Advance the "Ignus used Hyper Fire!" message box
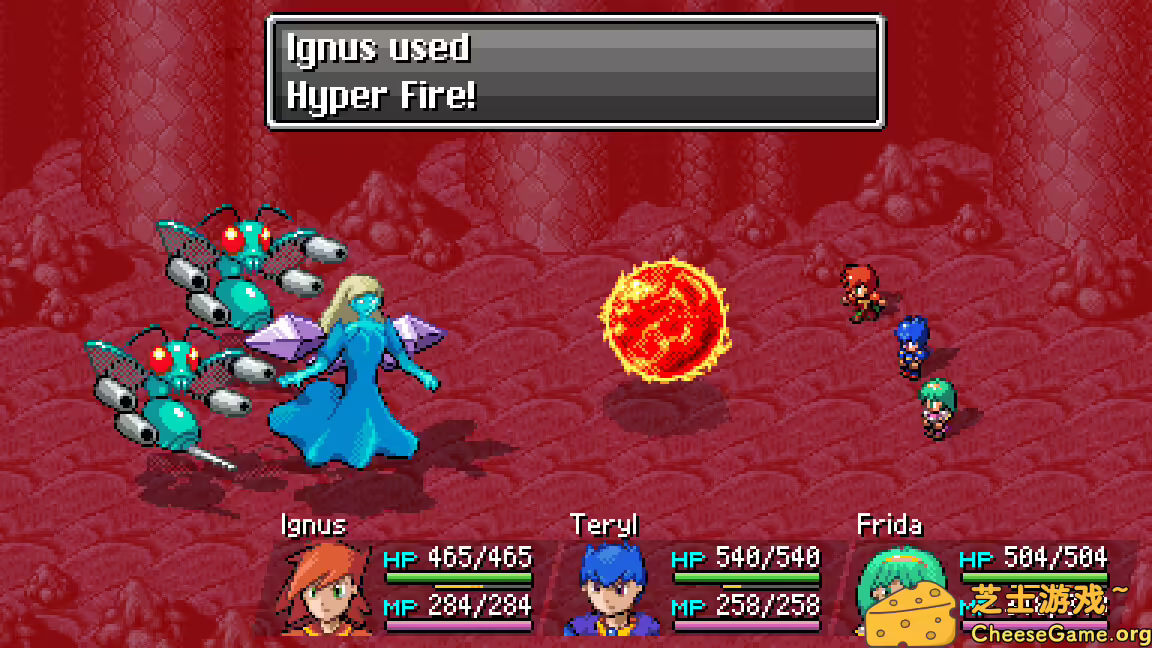1152x648 pixels. pyautogui.click(x=574, y=72)
